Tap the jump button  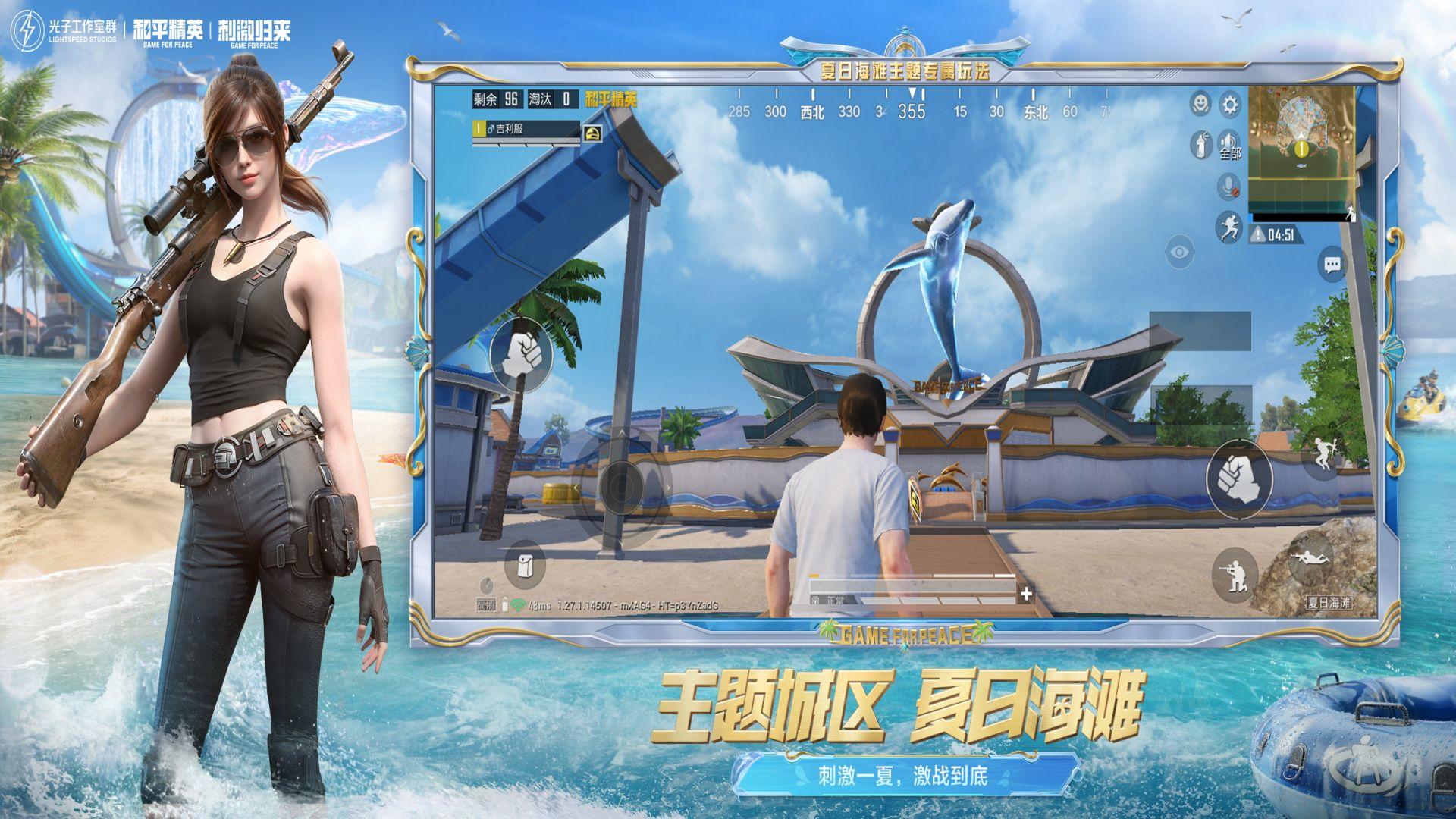click(1322, 455)
